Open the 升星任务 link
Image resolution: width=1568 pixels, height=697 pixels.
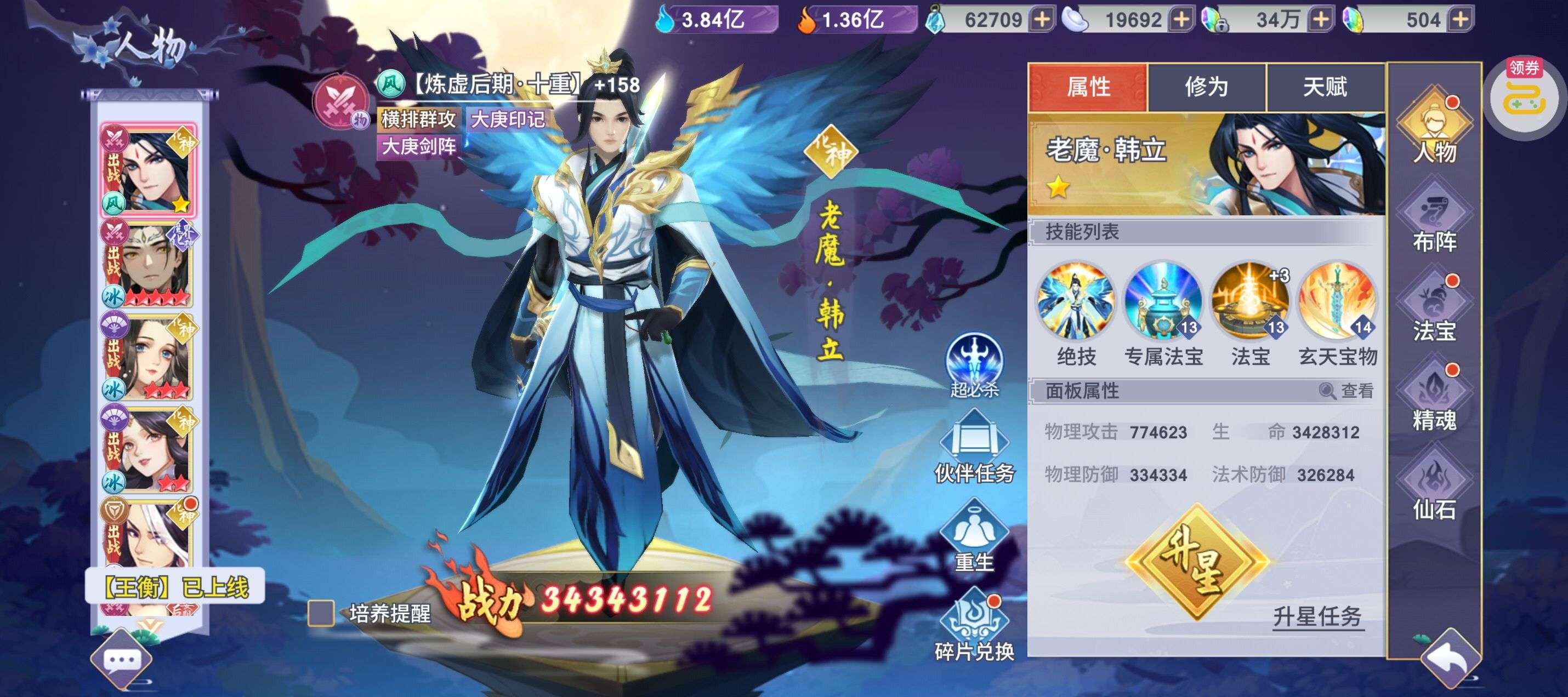1317,616
